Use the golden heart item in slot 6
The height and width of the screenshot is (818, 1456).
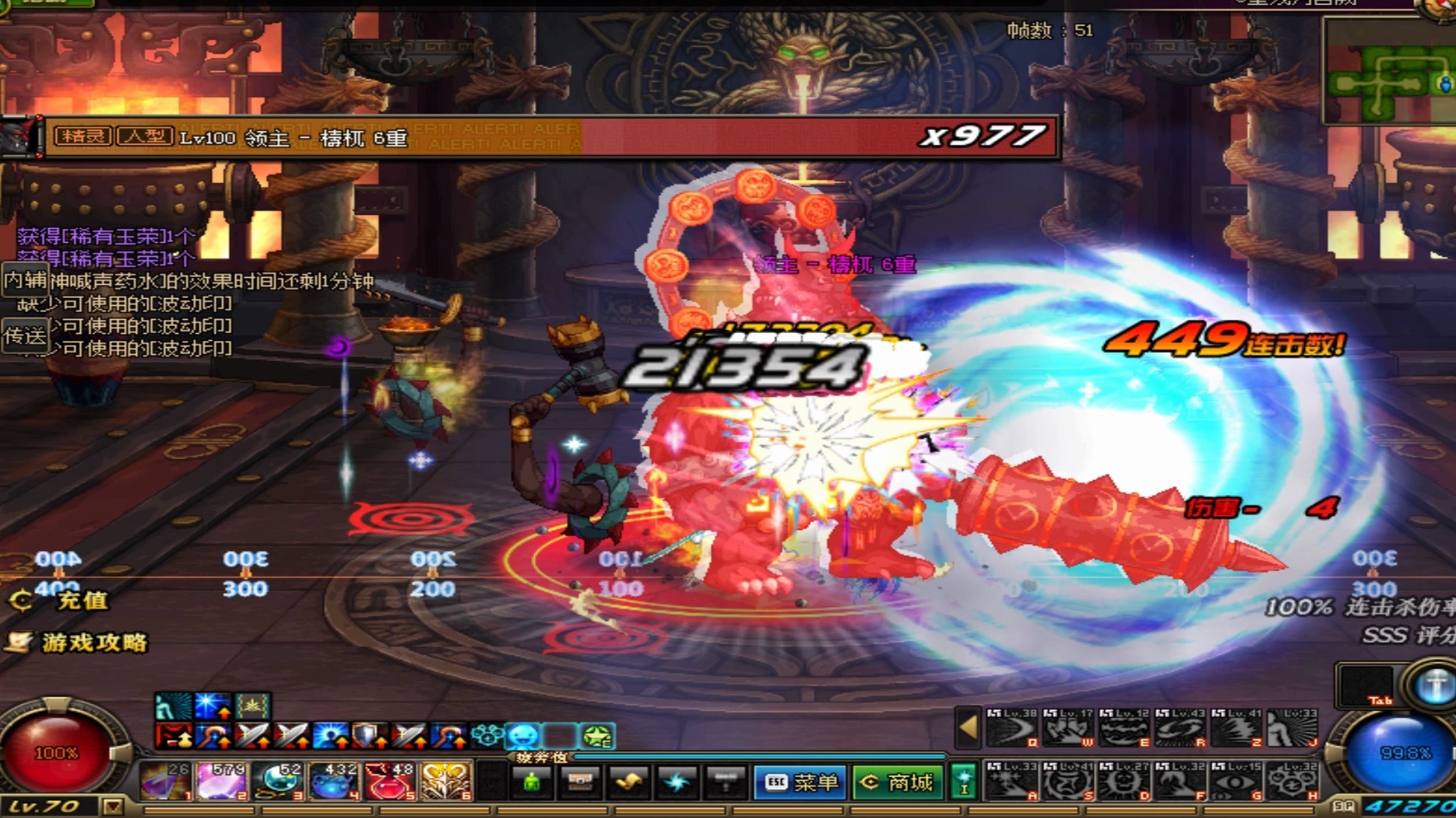point(445,781)
